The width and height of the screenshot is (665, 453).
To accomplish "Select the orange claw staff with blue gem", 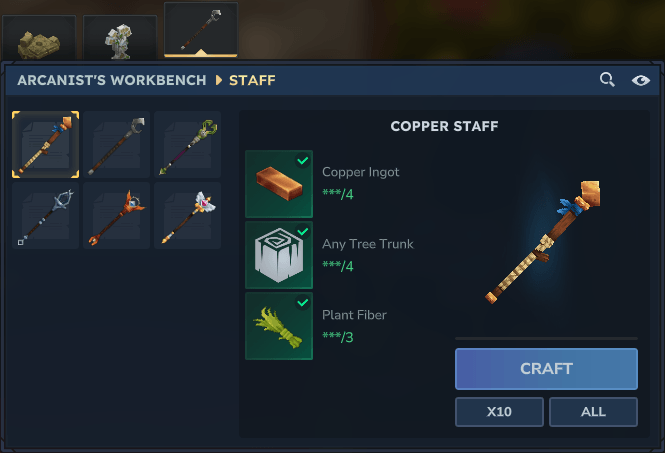I will click(116, 214).
